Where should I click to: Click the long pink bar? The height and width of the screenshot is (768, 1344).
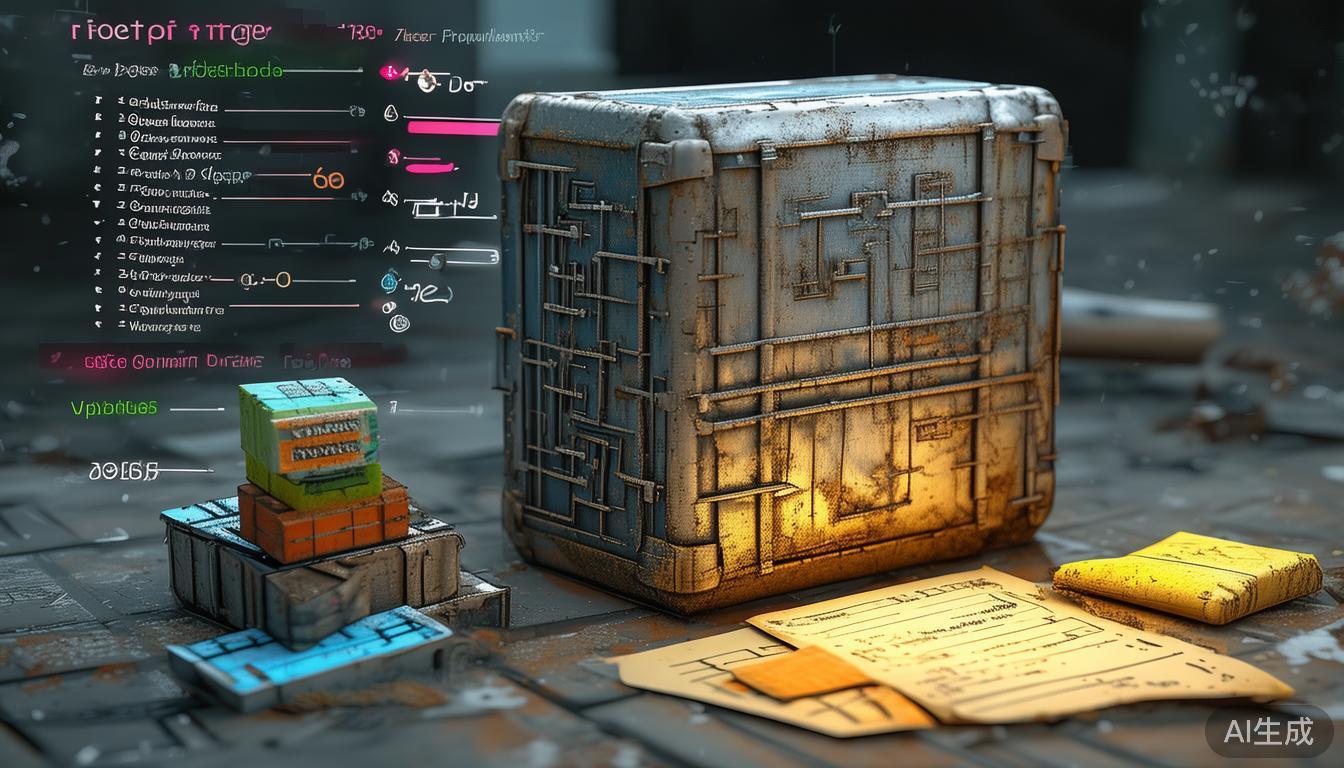click(453, 127)
